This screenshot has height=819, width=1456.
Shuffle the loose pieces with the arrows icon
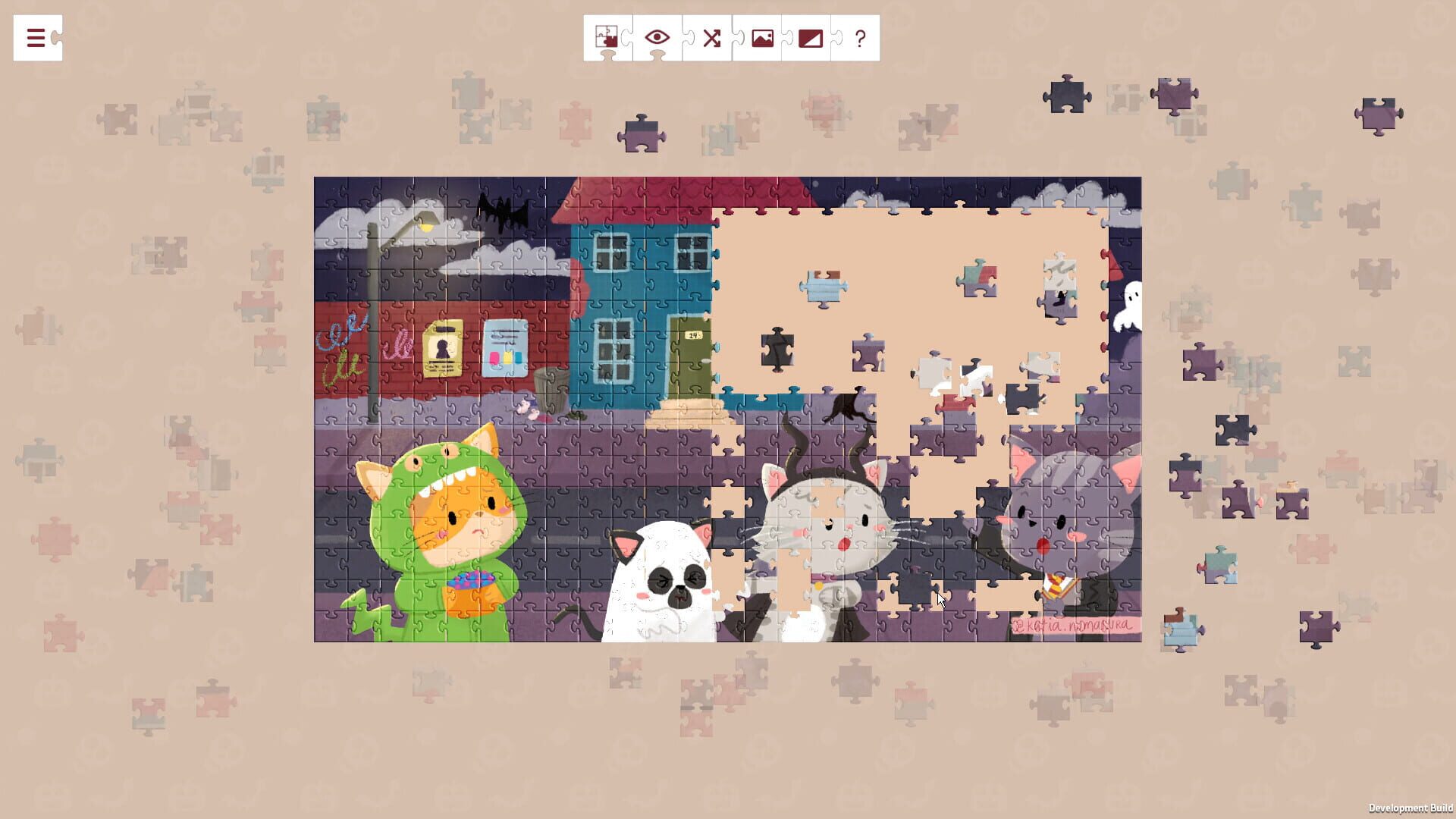(x=711, y=37)
